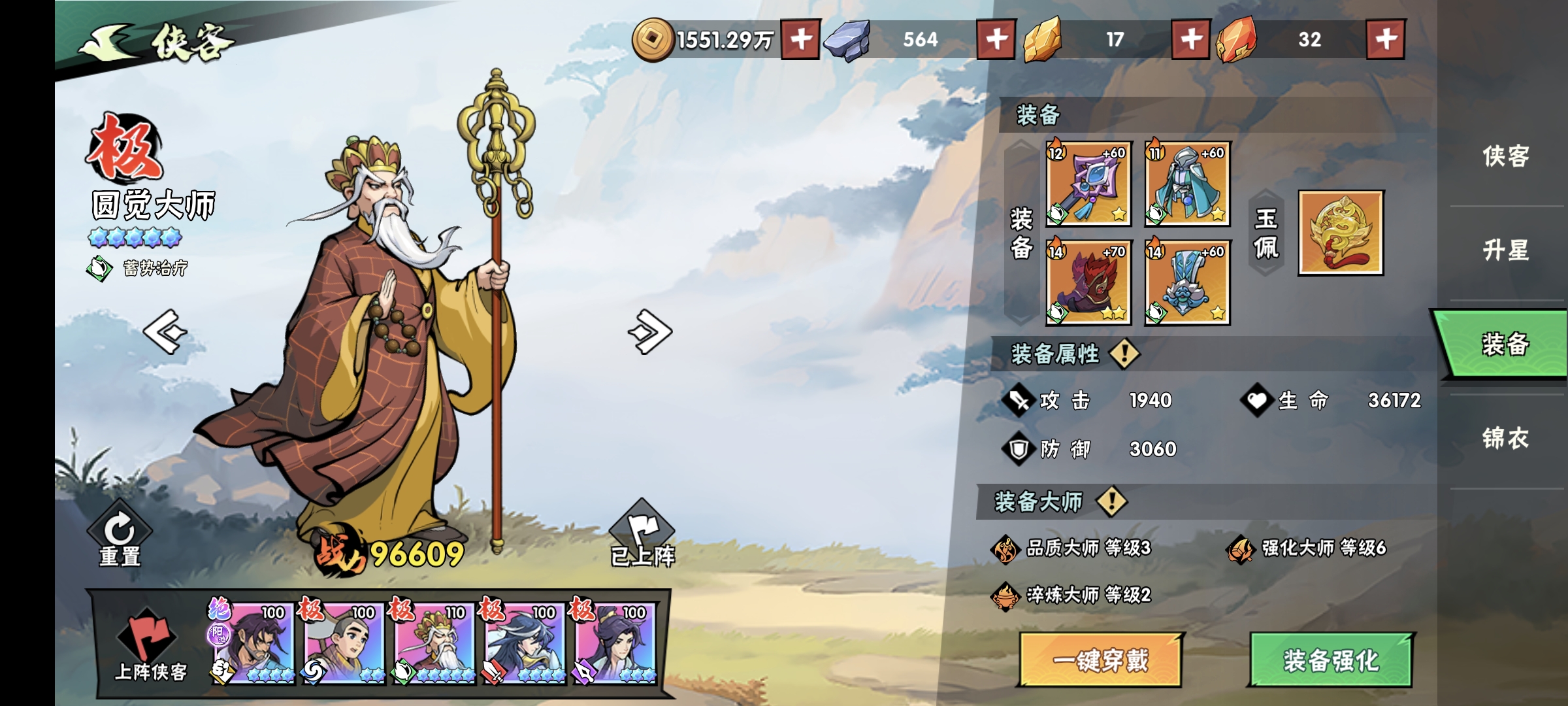Open the 升星 star-up tab

pyautogui.click(x=1505, y=250)
